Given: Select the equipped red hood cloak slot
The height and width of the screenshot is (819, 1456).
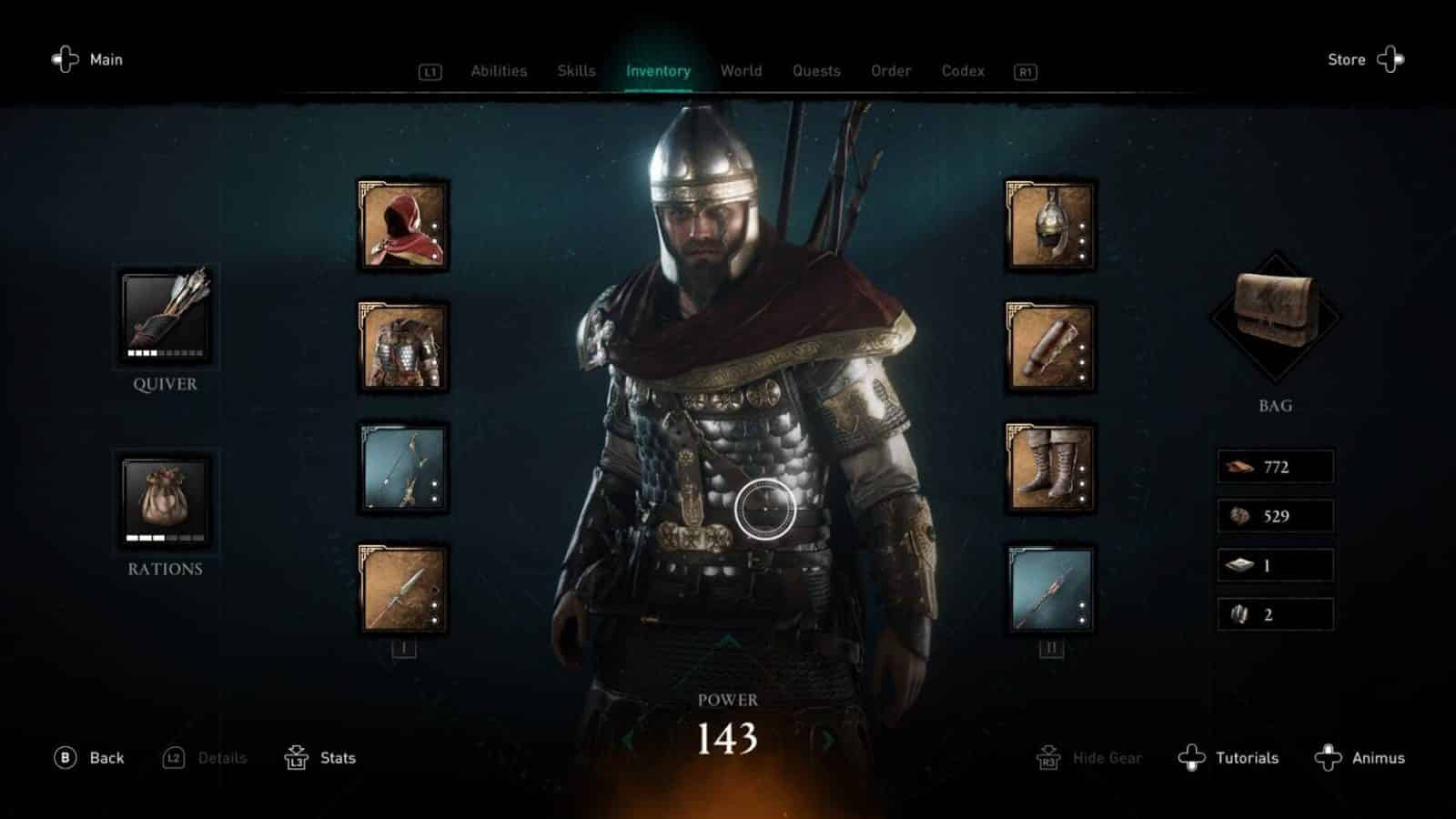Looking at the screenshot, I should coord(403,228).
